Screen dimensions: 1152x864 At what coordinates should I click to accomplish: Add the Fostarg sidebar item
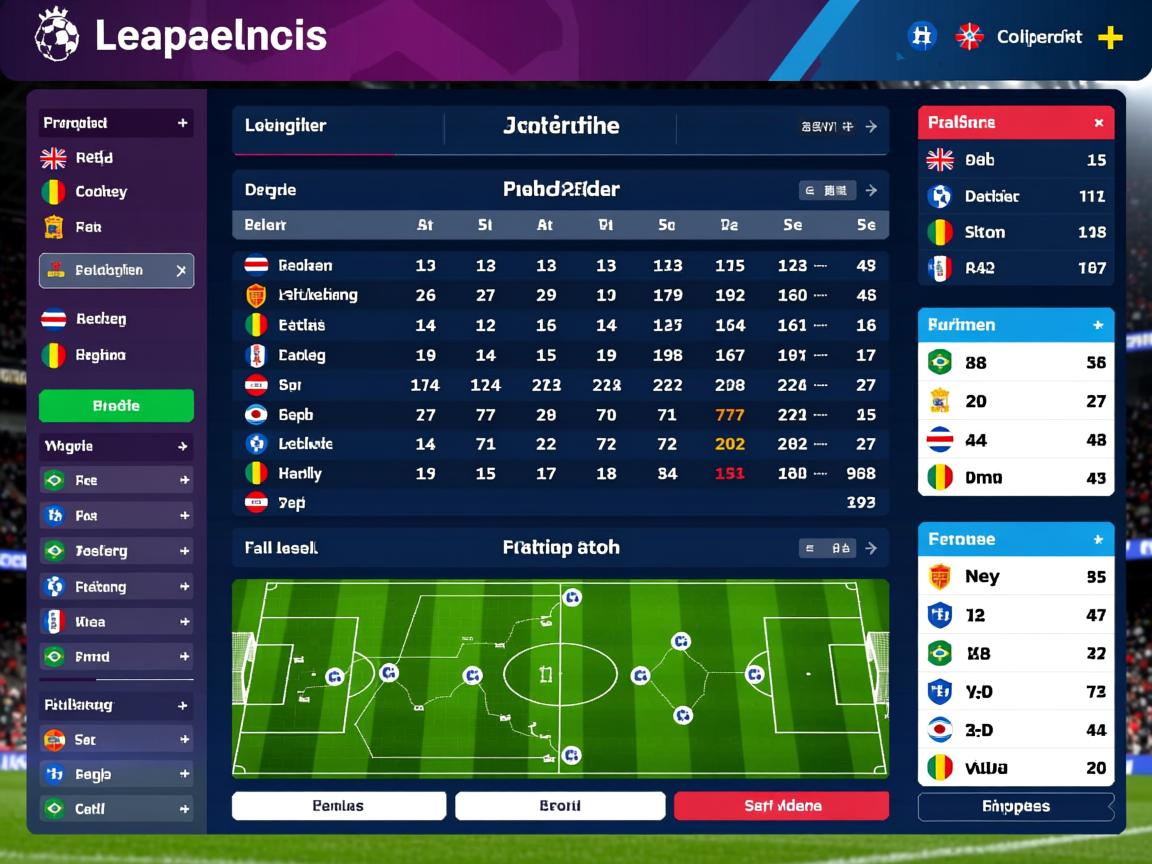pos(184,551)
